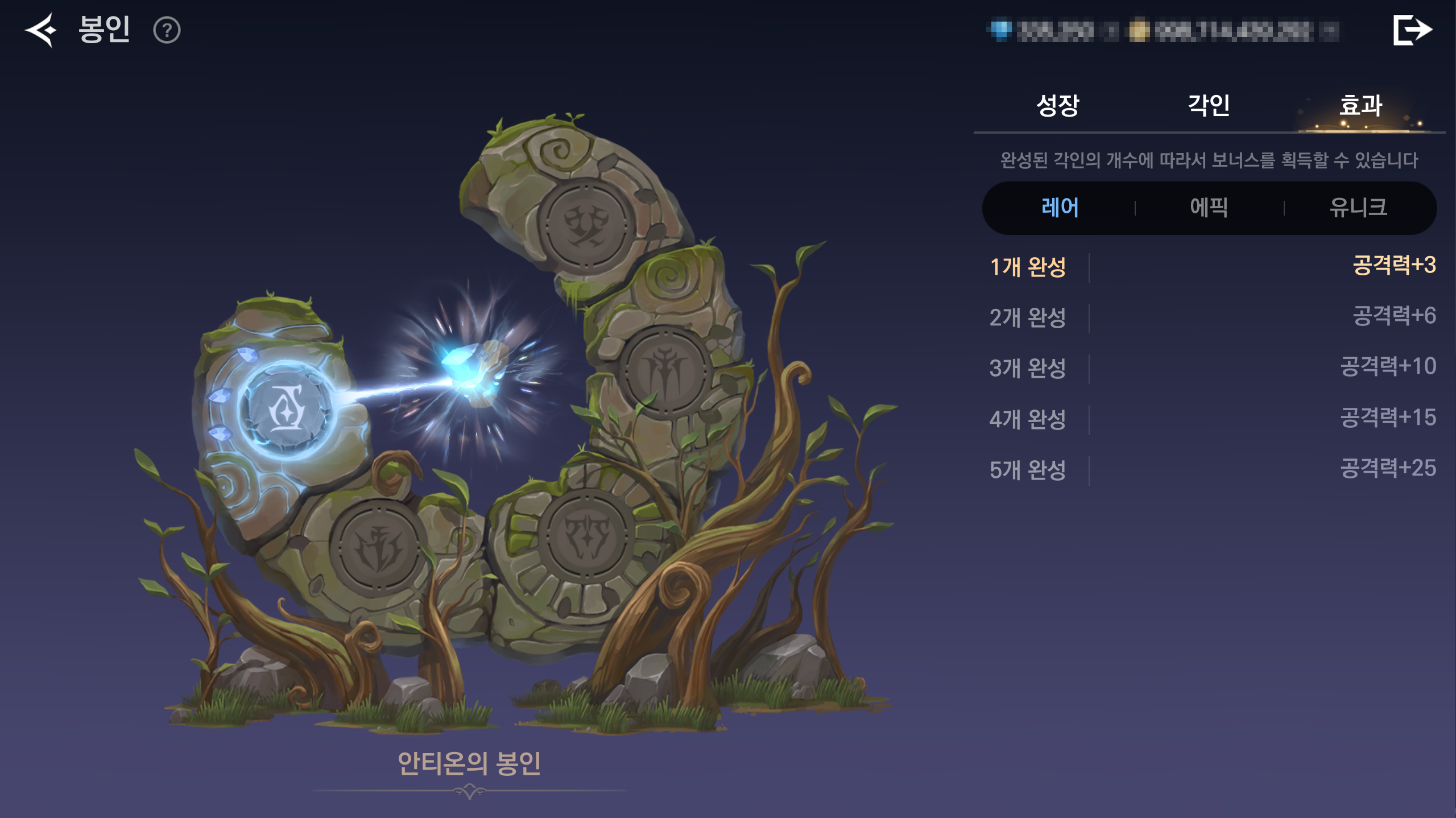The width and height of the screenshot is (1456, 818).
Task: Select the glowing blue seal rune
Action: [286, 409]
